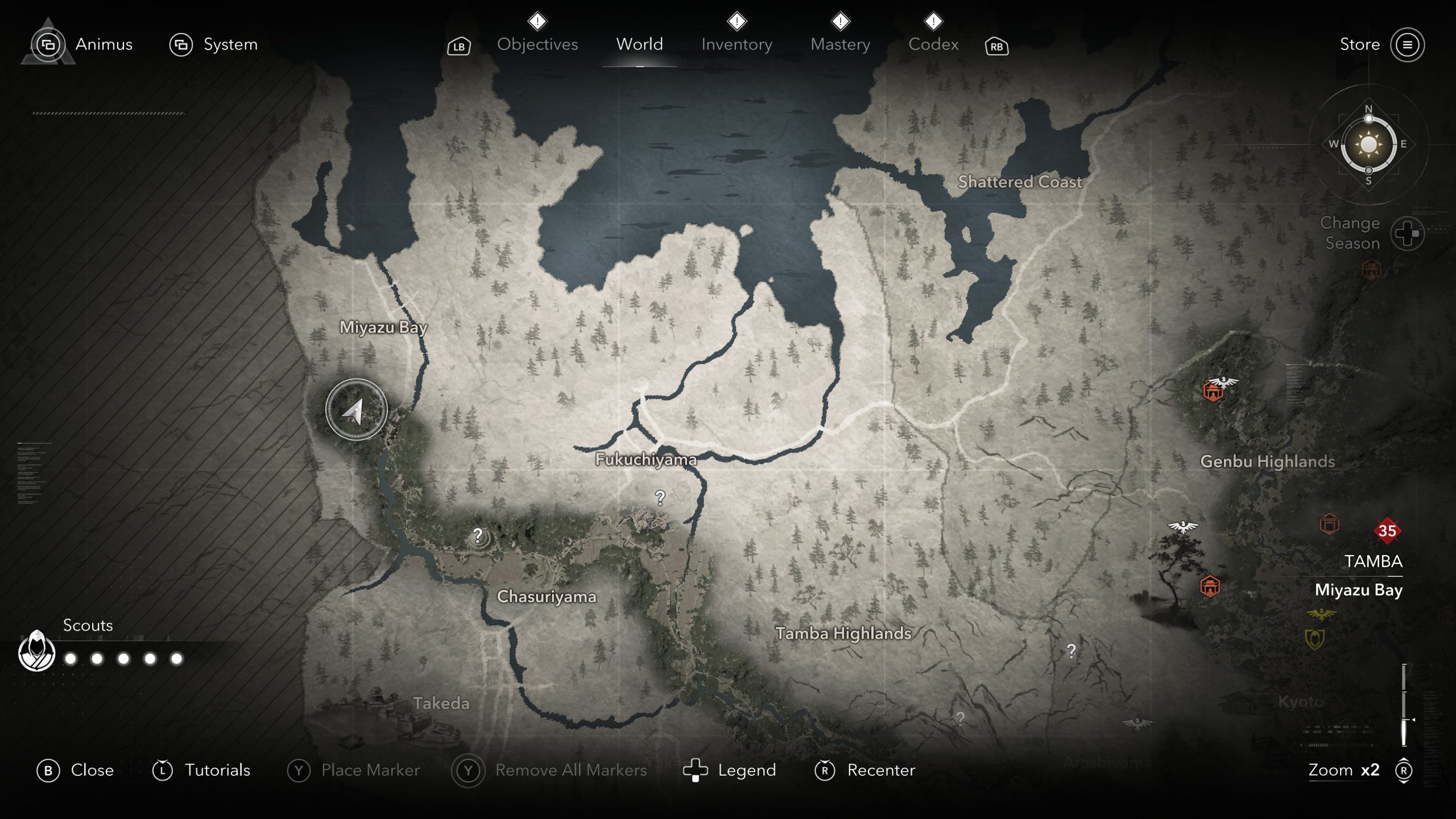Click the Fukuchiyama location label
This screenshot has width=1456, height=819.
[x=646, y=459]
